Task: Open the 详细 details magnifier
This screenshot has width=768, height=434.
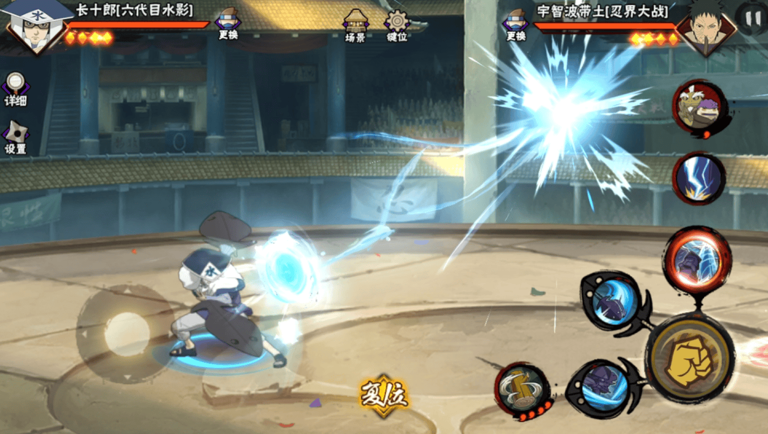Action: [x=15, y=88]
